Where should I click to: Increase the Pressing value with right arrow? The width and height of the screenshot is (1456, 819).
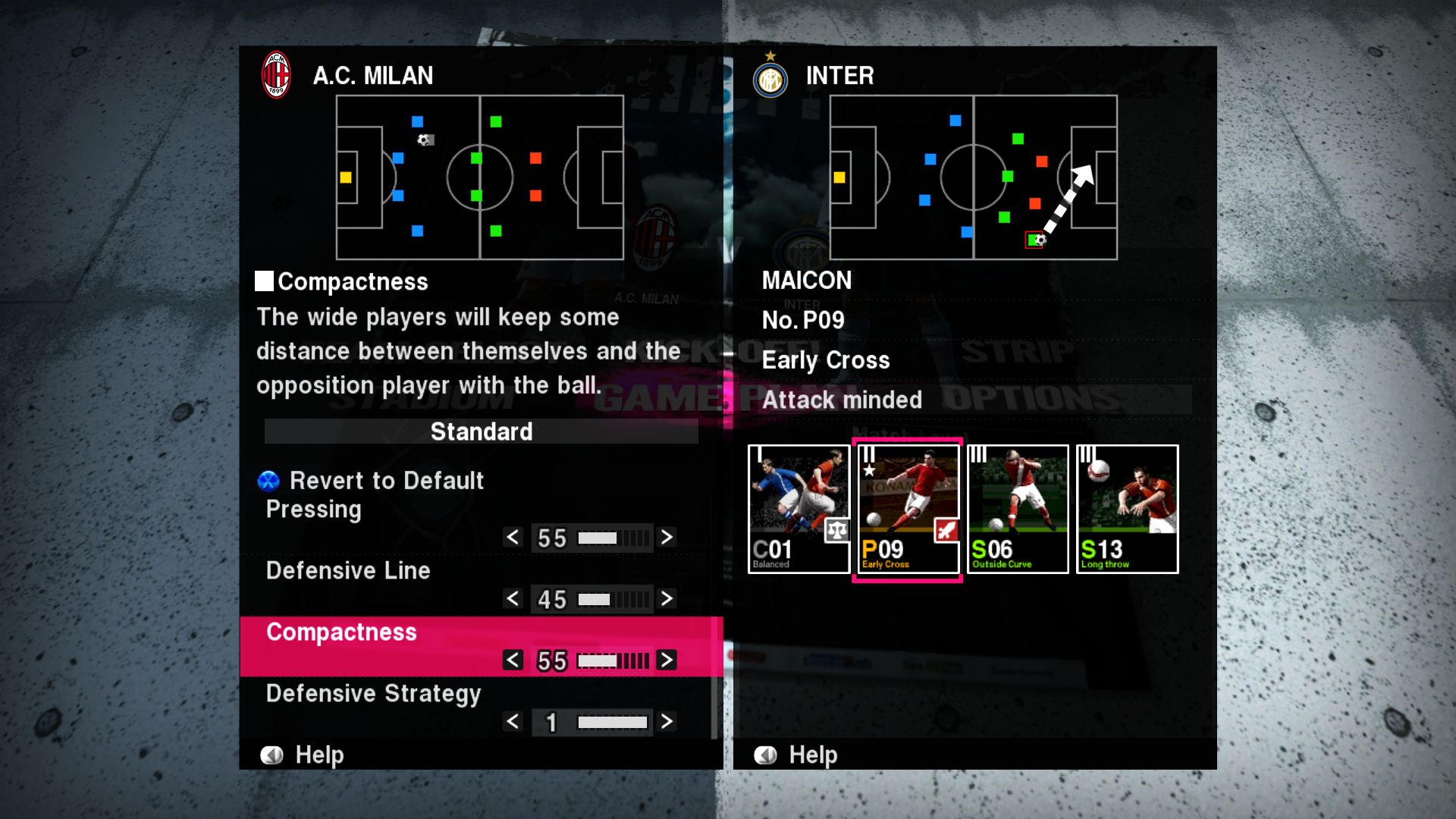(x=667, y=538)
